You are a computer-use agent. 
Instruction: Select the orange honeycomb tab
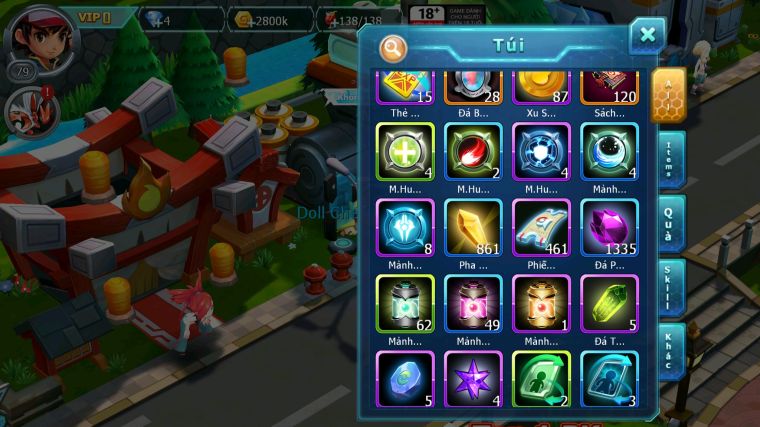[668, 95]
